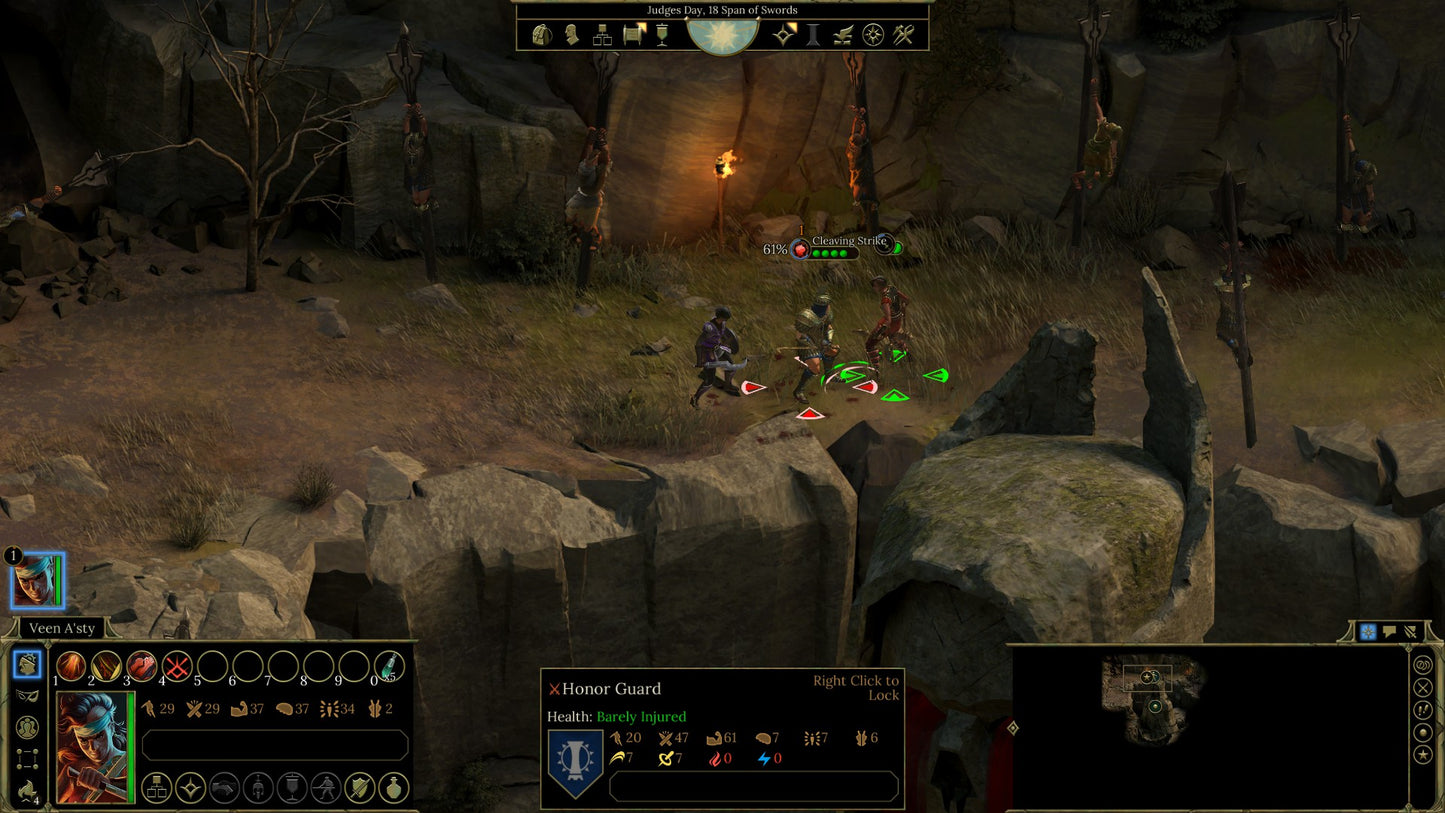This screenshot has width=1445, height=813.
Task: Toggle the star marker minimap filter
Action: click(1423, 754)
